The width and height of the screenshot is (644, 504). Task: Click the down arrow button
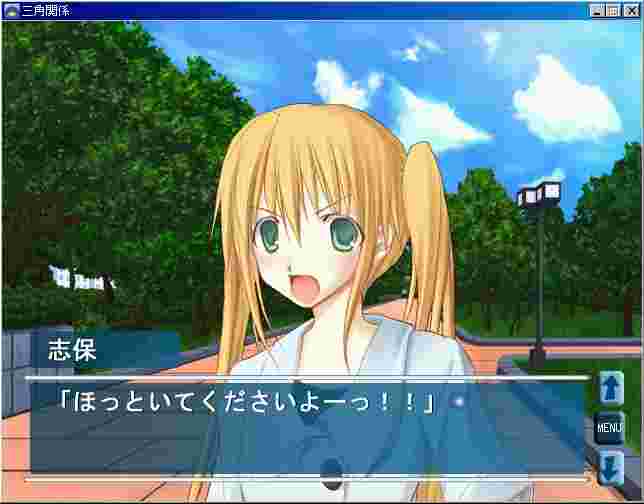click(x=610, y=467)
